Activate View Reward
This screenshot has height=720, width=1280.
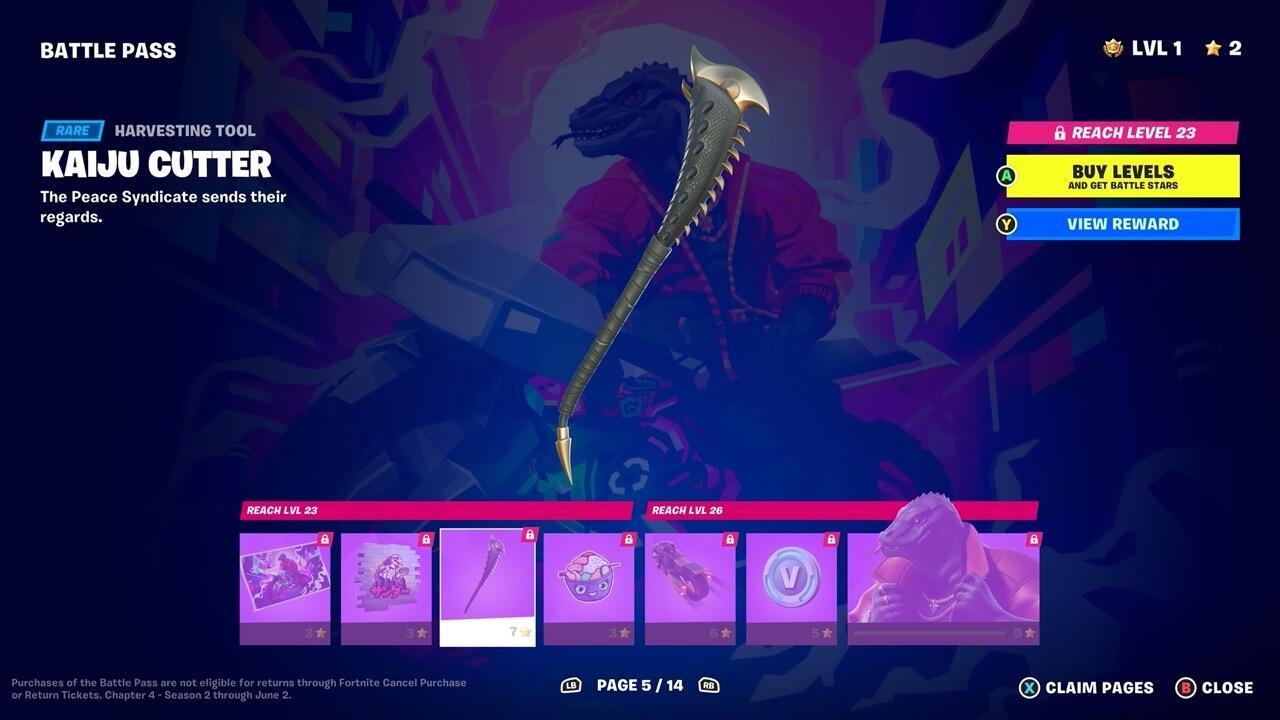pos(1120,223)
